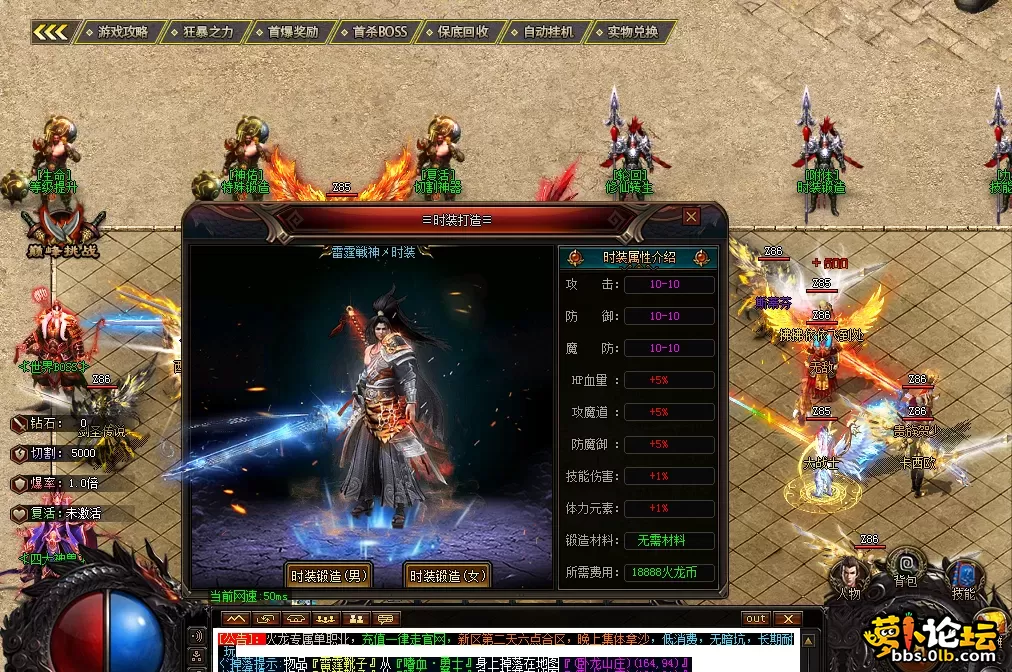Close the 时装打造 window
The image size is (1012, 672).
click(691, 216)
